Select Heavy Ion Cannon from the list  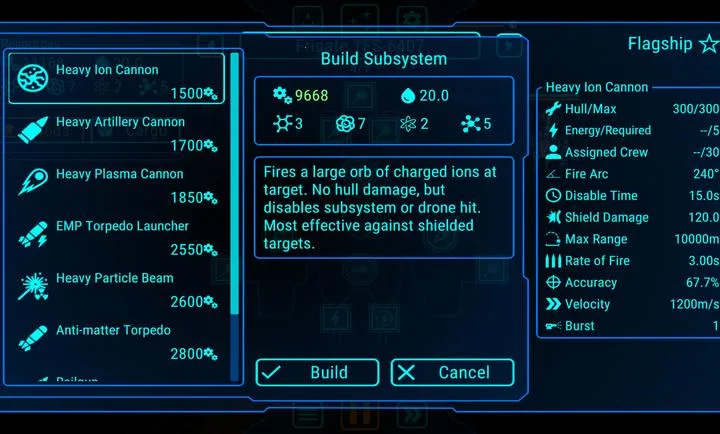(x=117, y=79)
